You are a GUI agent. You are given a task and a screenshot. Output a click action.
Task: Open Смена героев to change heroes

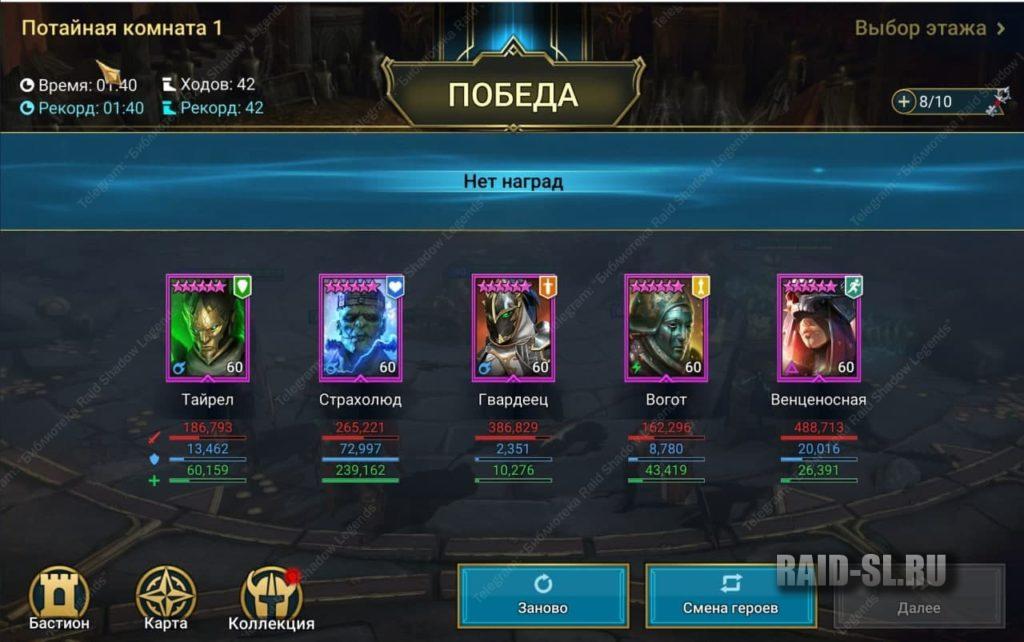coord(730,596)
